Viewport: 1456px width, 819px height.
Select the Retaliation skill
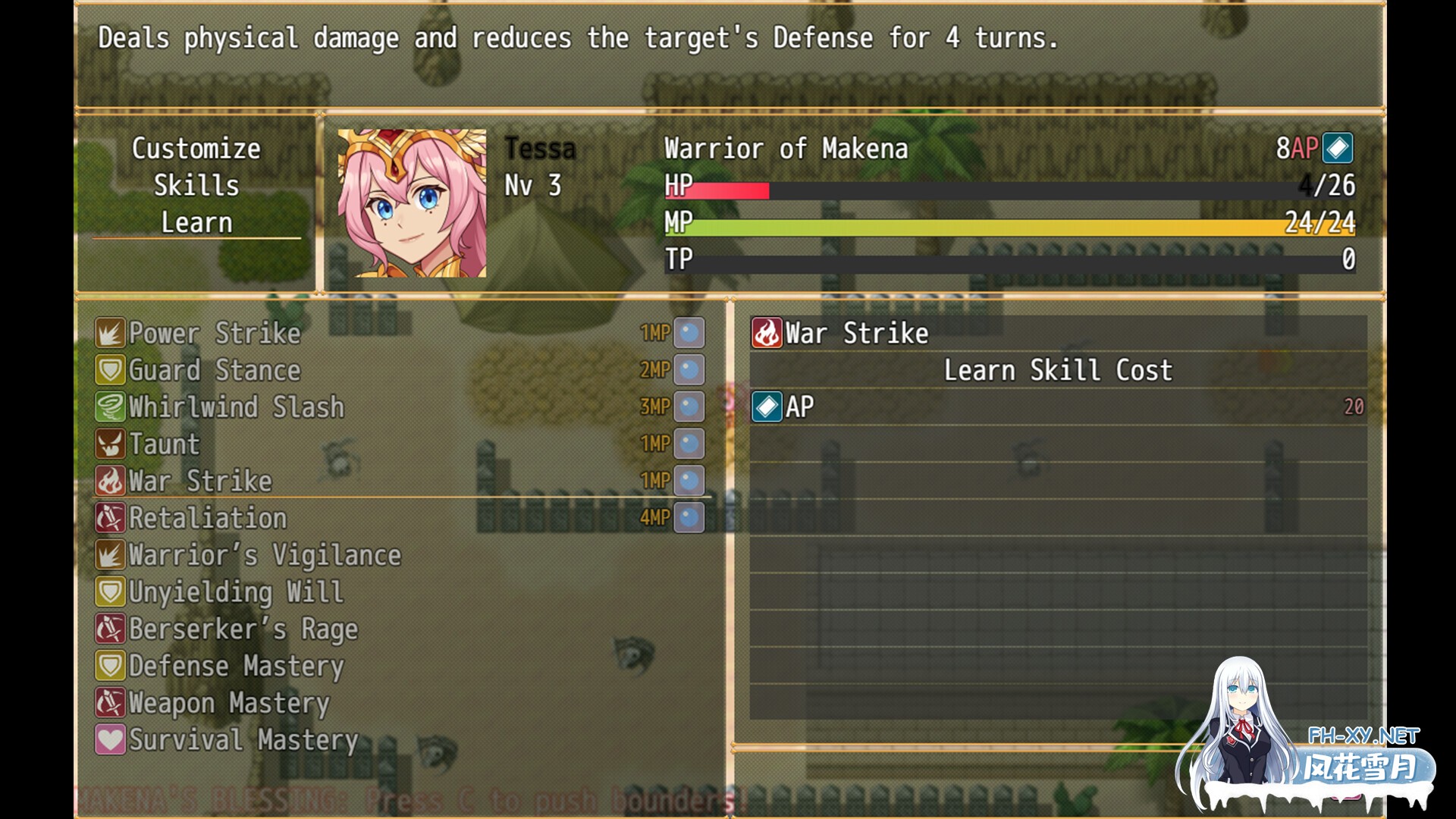(x=208, y=518)
